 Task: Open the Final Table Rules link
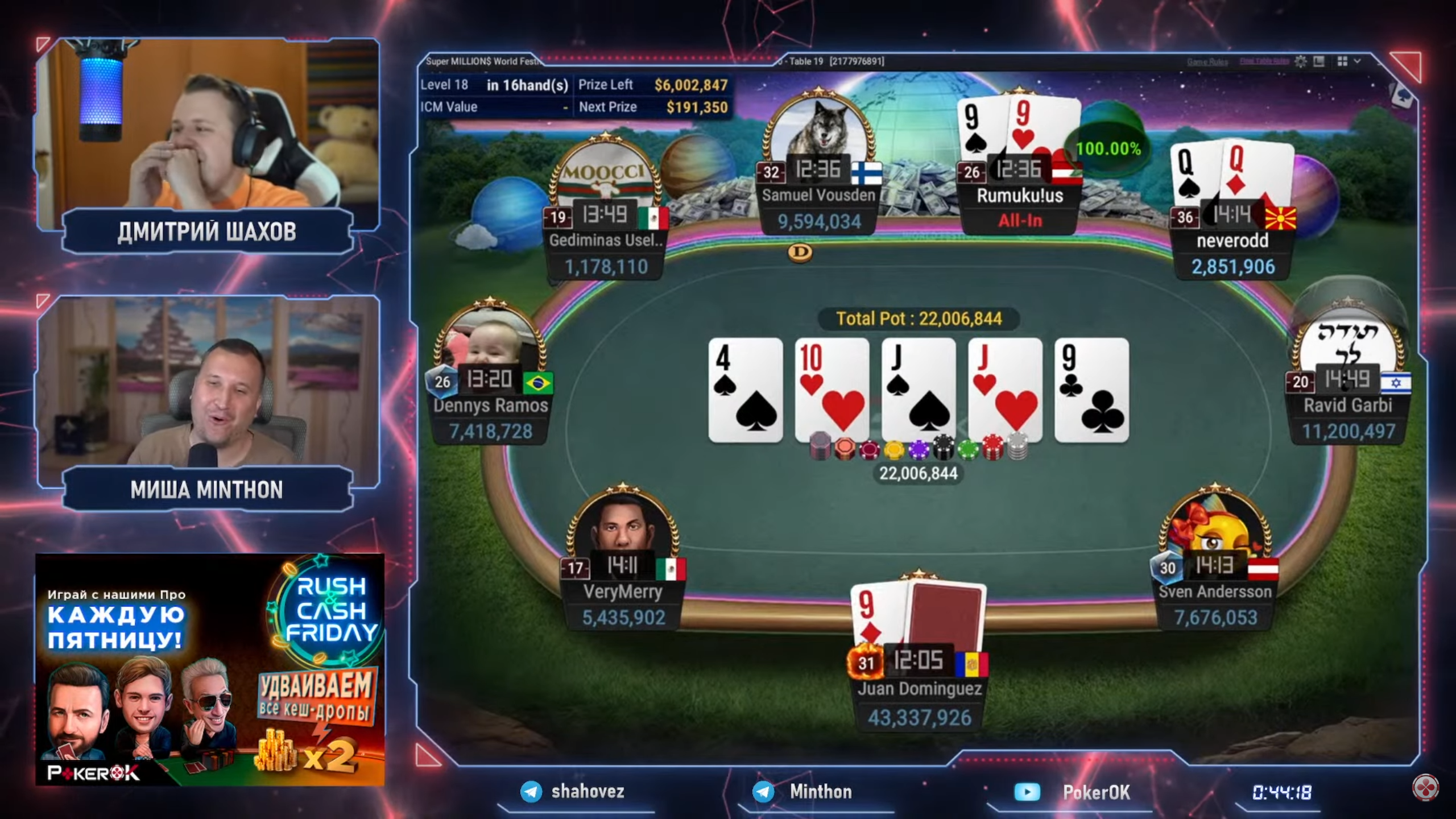[1264, 61]
